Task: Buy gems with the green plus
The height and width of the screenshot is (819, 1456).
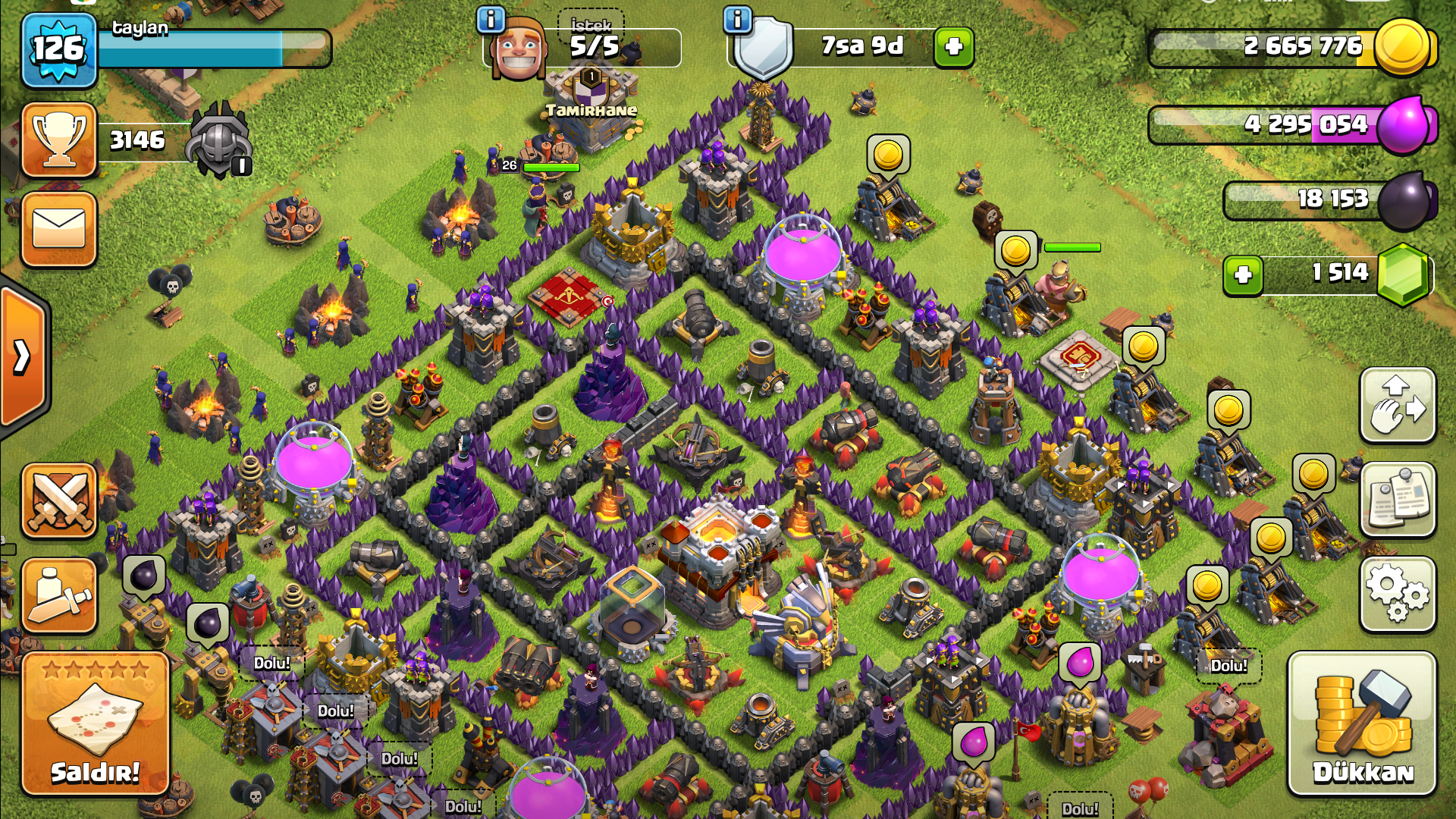Action: tap(1243, 275)
